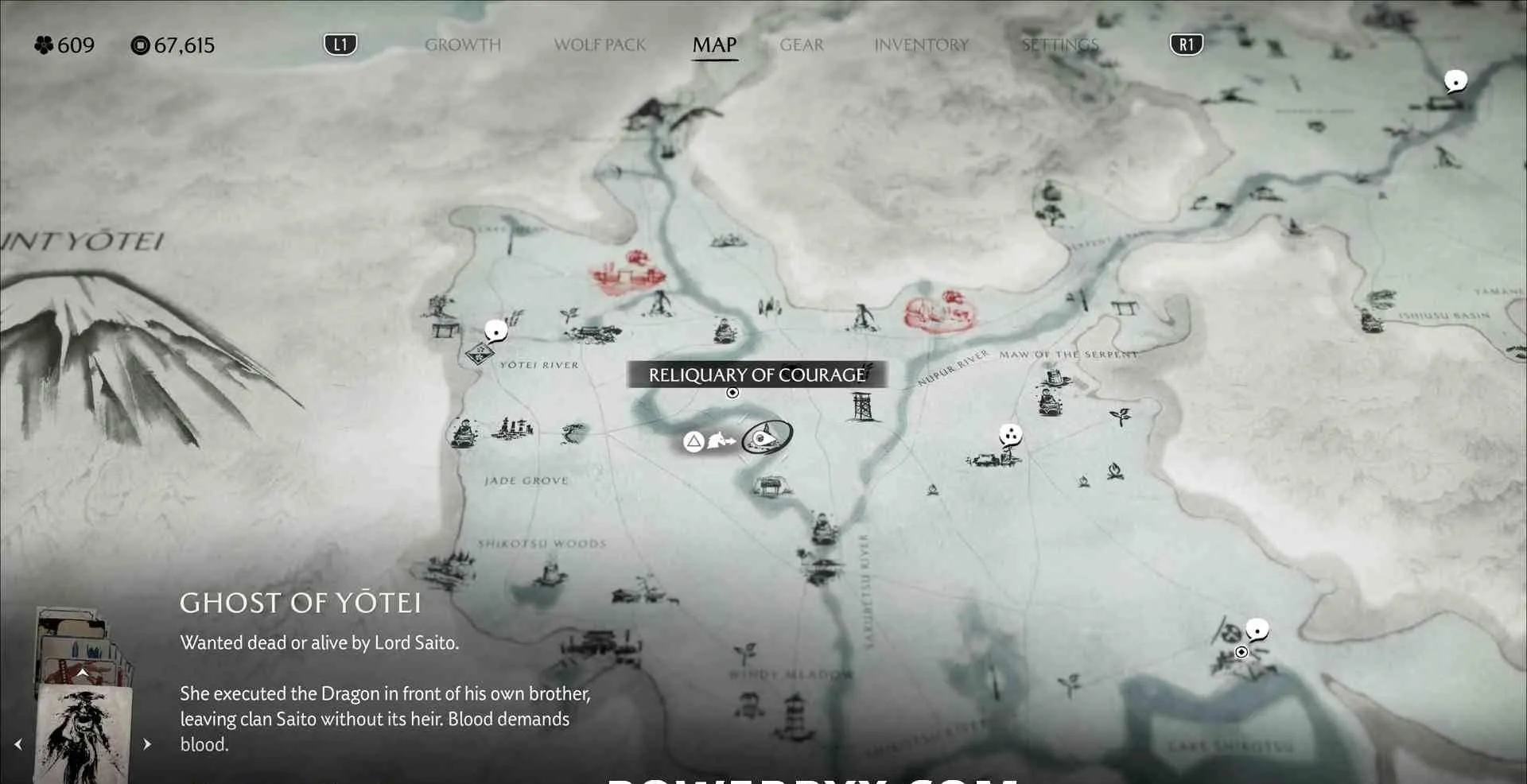The width and height of the screenshot is (1527, 784).
Task: Select the speech bubble marker near Yōtei River
Action: tap(496, 330)
